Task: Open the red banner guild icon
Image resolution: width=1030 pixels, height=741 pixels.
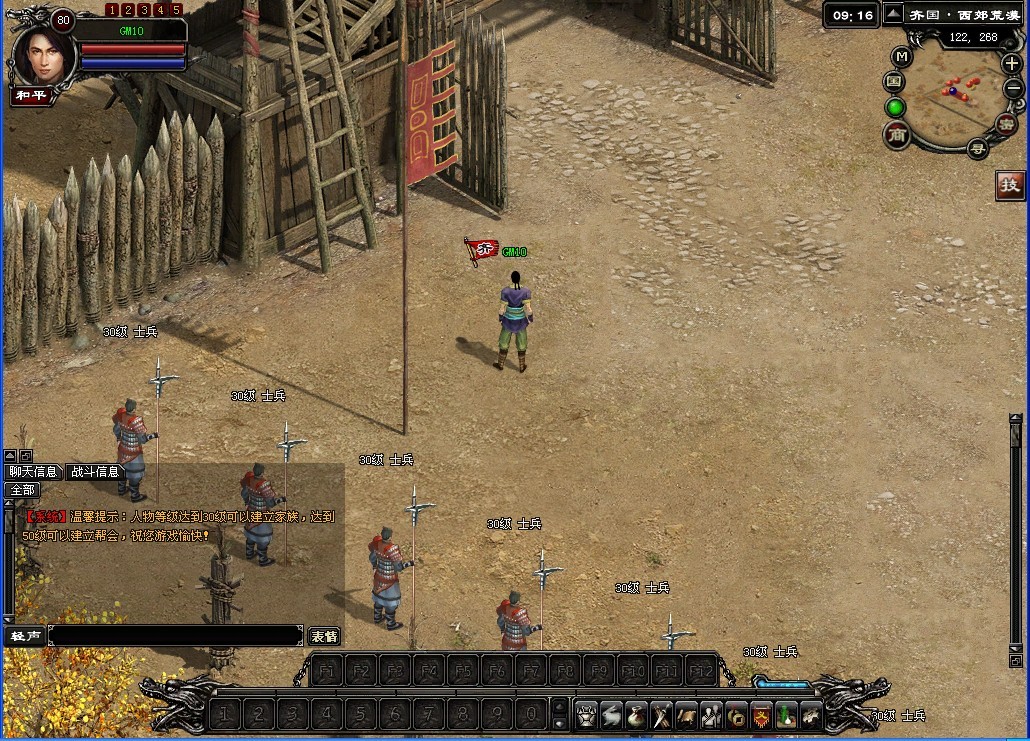Action: tap(762, 715)
